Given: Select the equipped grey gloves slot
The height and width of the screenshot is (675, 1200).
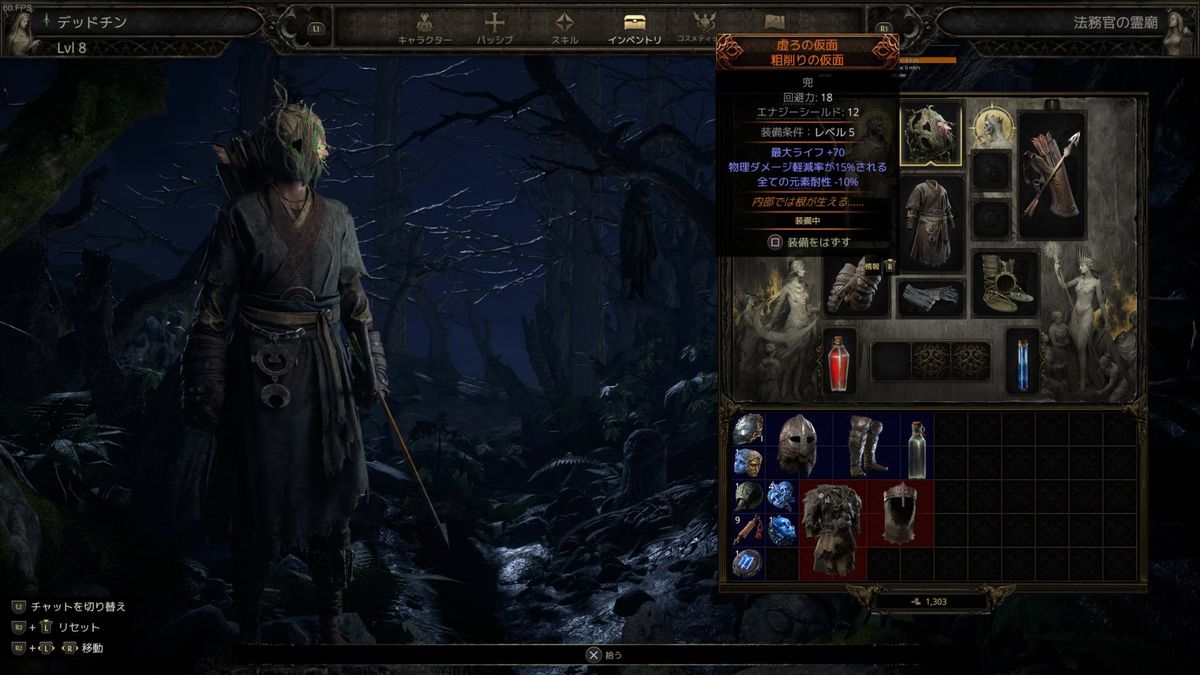Looking at the screenshot, I should (931, 297).
